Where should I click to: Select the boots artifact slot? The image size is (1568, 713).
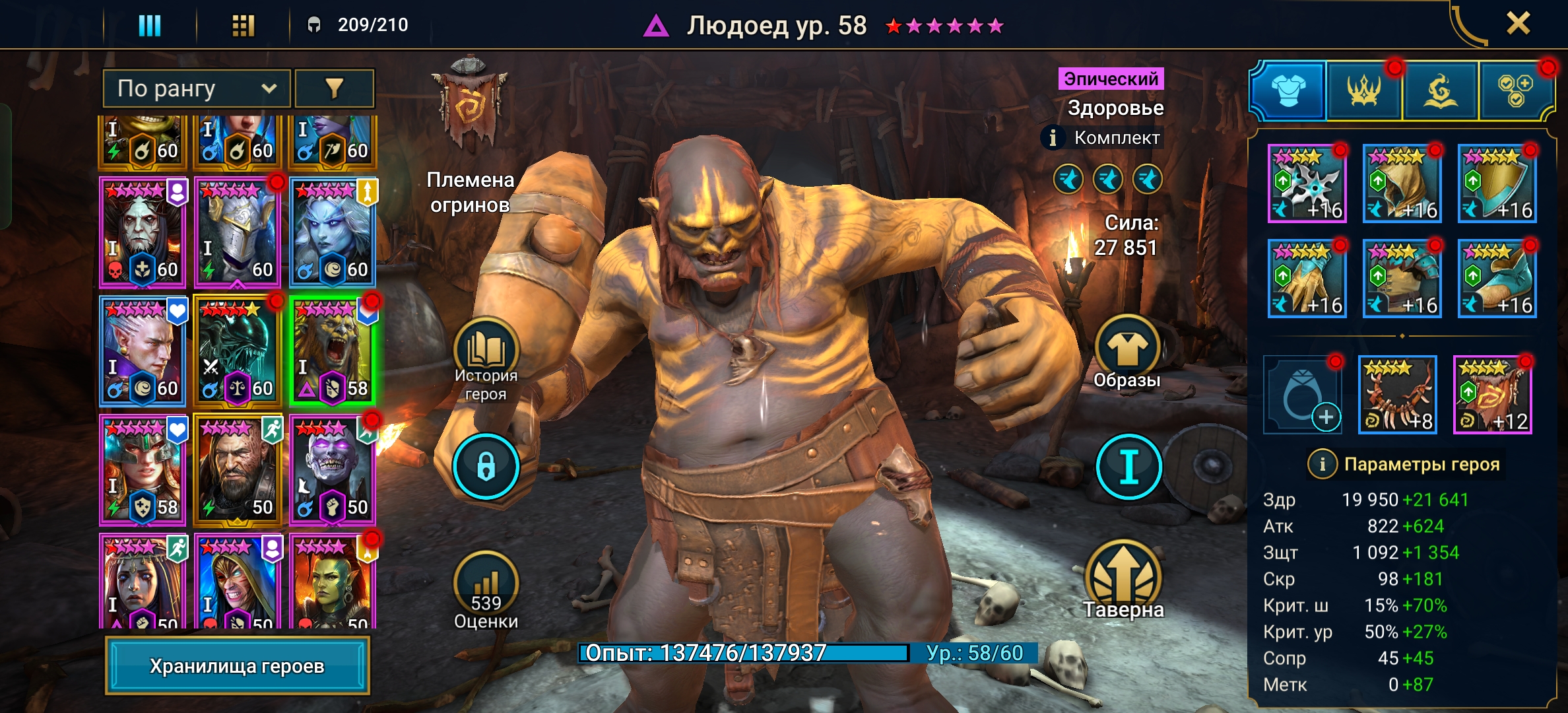click(1497, 279)
